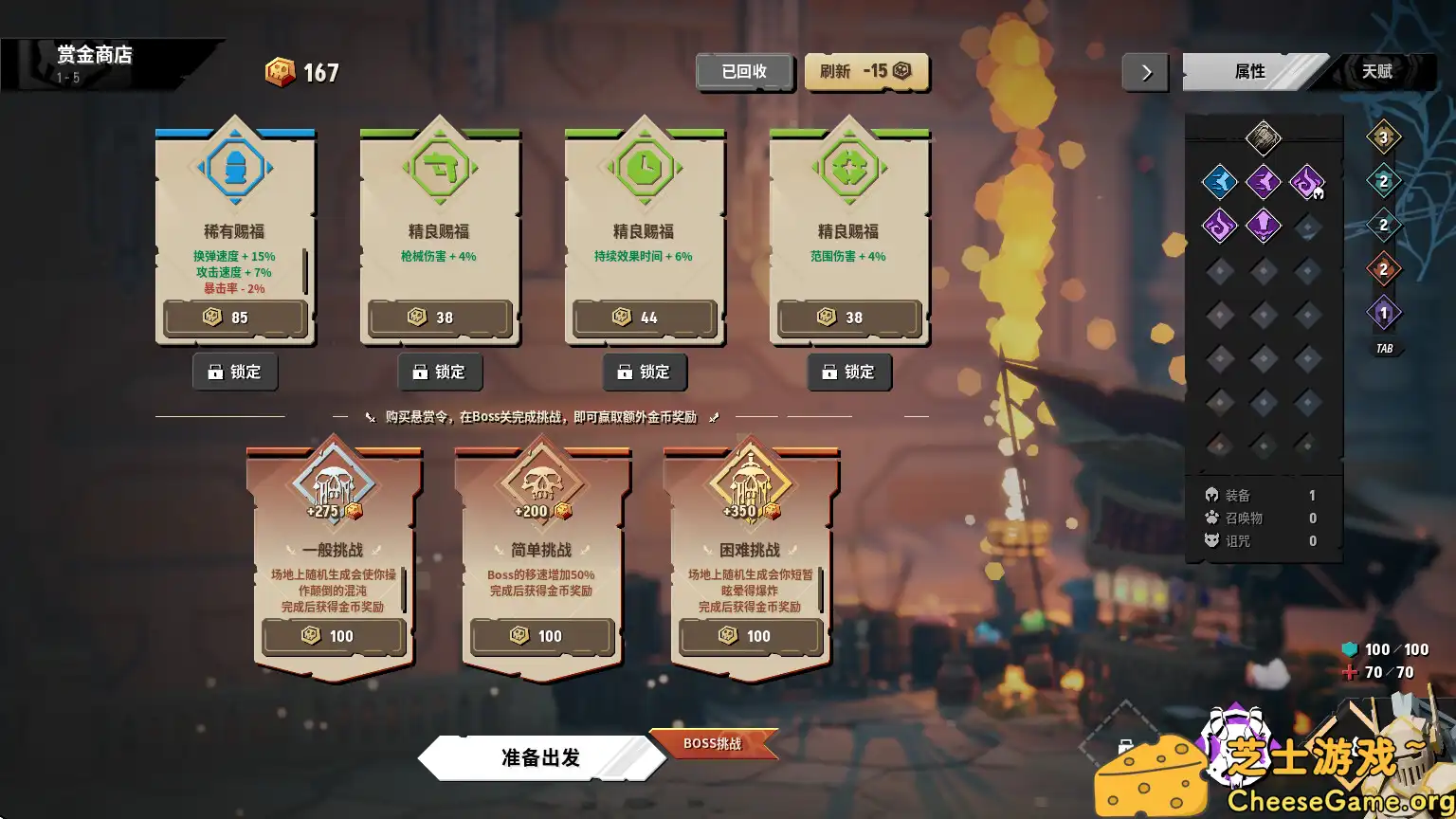This screenshot has width=1456, height=819.
Task: Buy the 一般挑战 bounty for 100 coins
Action: pos(334,636)
